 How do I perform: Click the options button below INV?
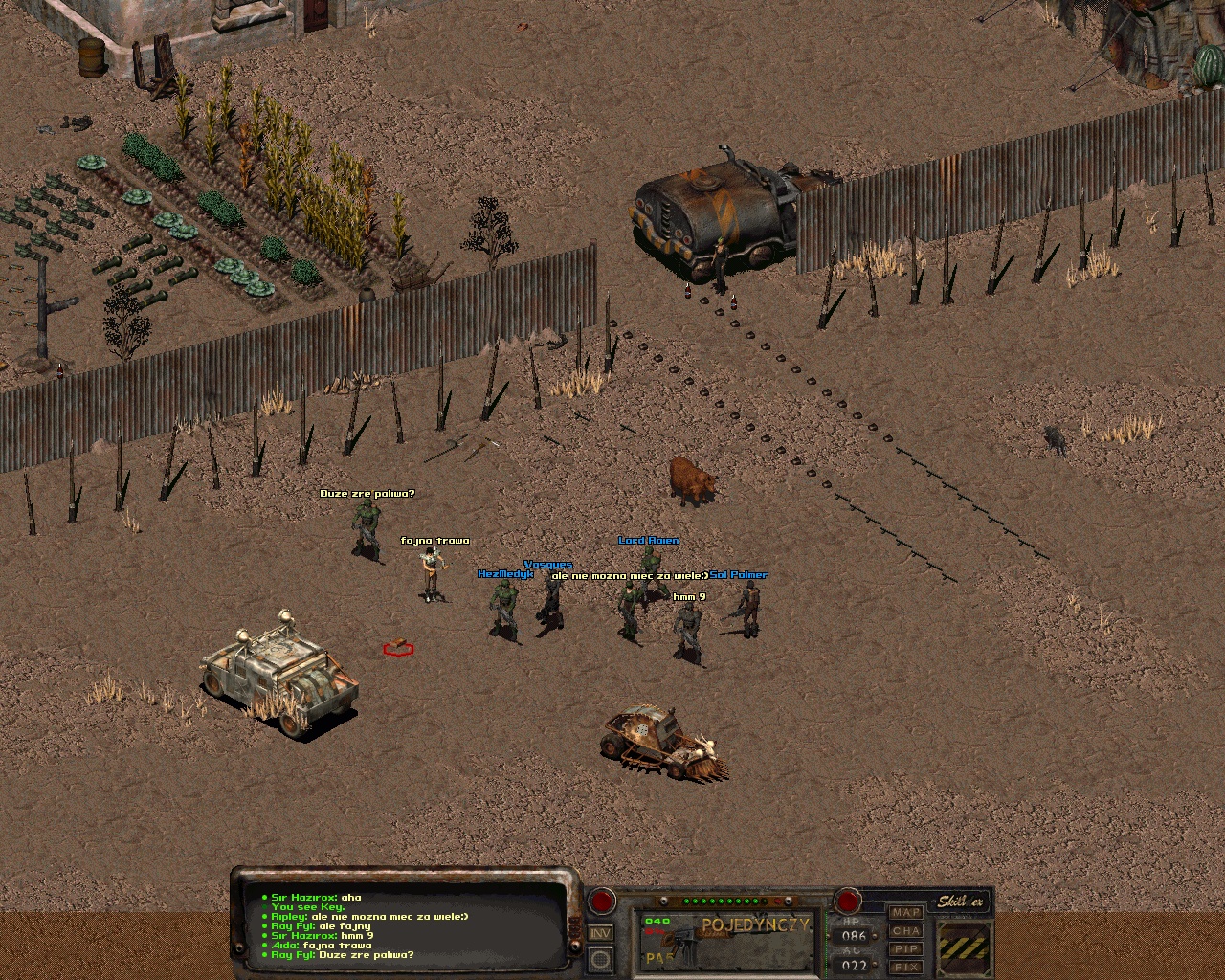tap(601, 958)
